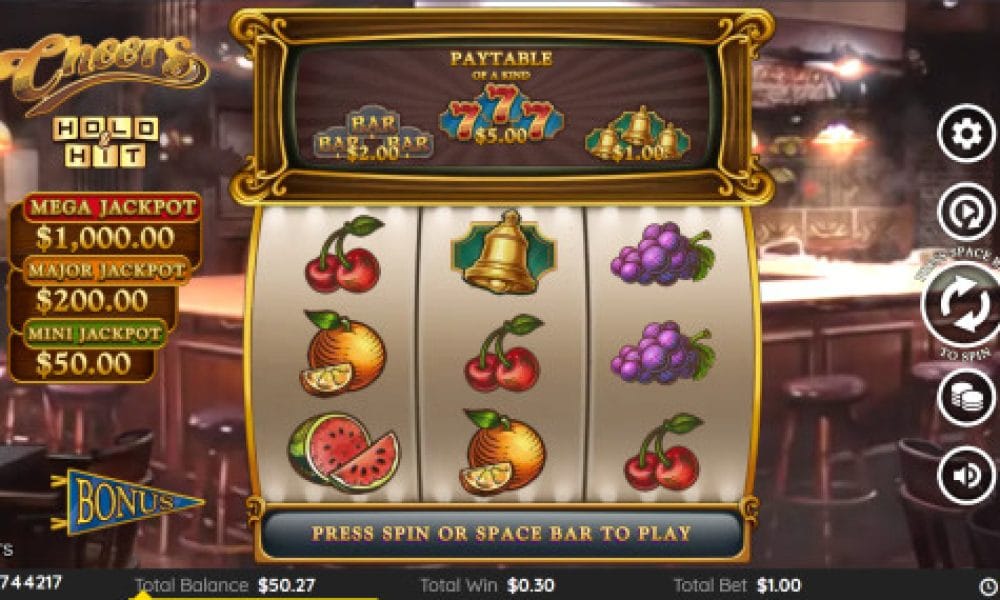The image size is (1000, 600).
Task: Toggle the speaker sound button
Action: [965, 474]
